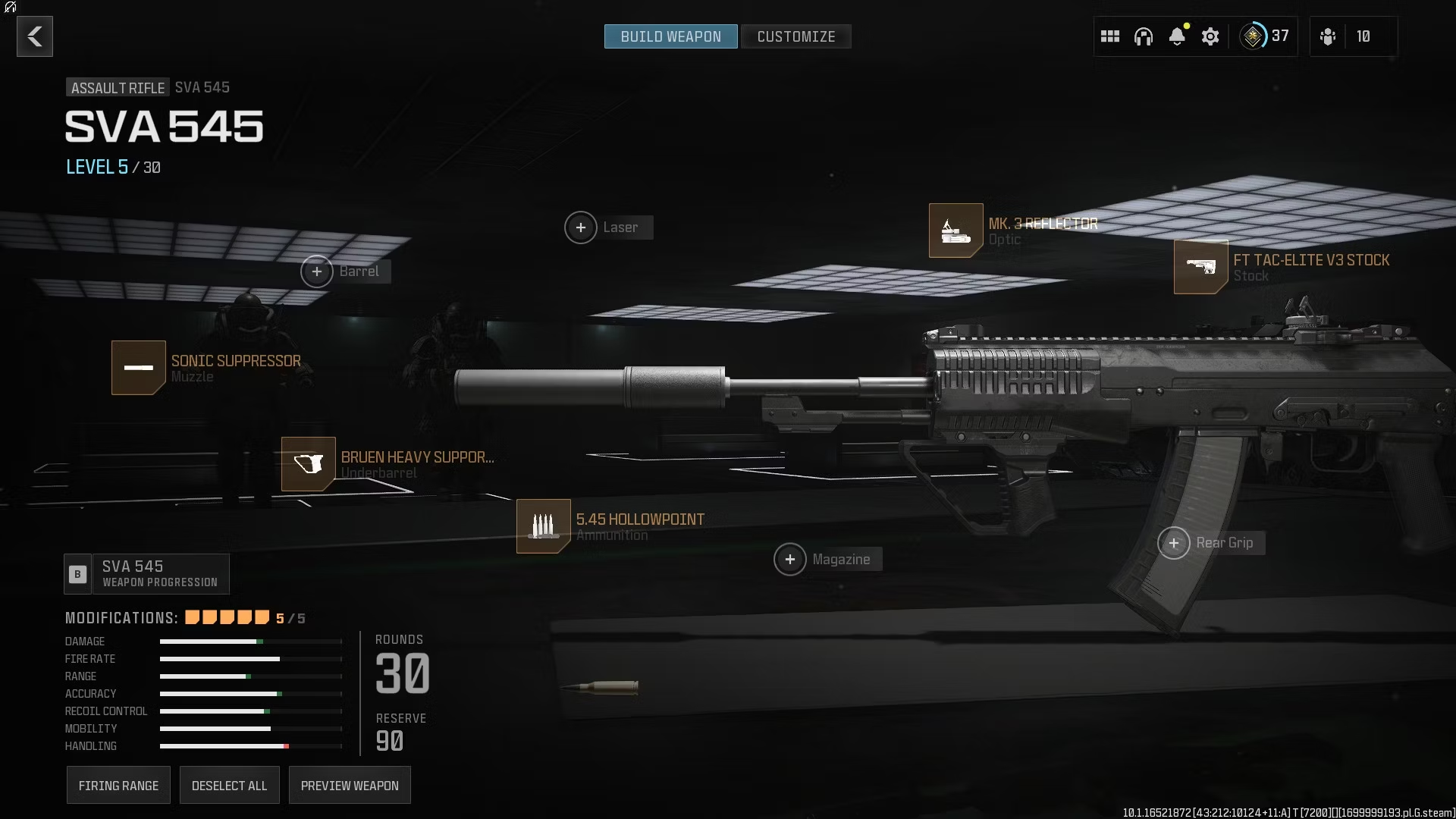Switch to the Customize tab
This screenshot has height=819, width=1456.
tap(795, 36)
